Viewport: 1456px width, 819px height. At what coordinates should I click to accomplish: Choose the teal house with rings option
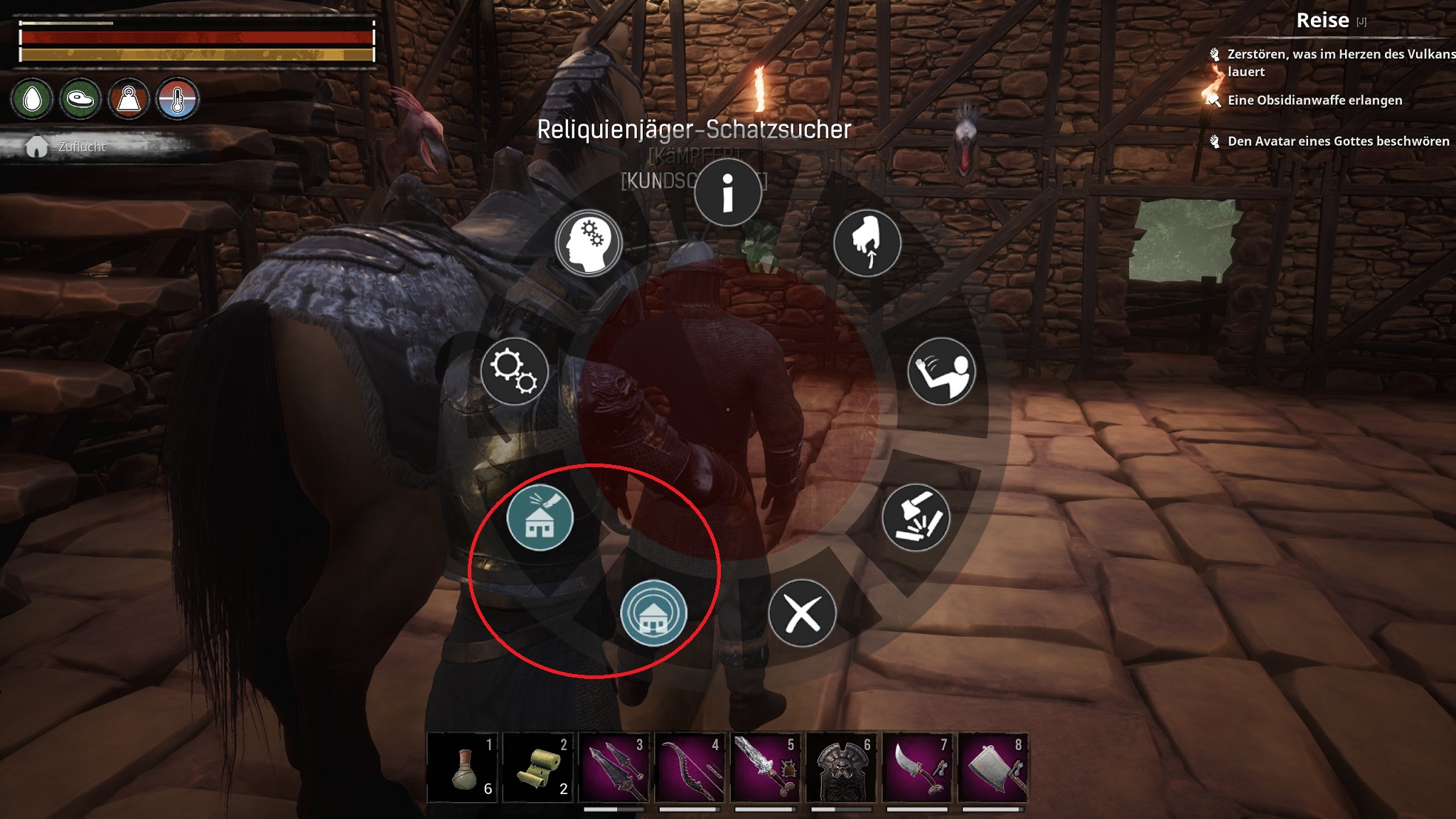653,613
